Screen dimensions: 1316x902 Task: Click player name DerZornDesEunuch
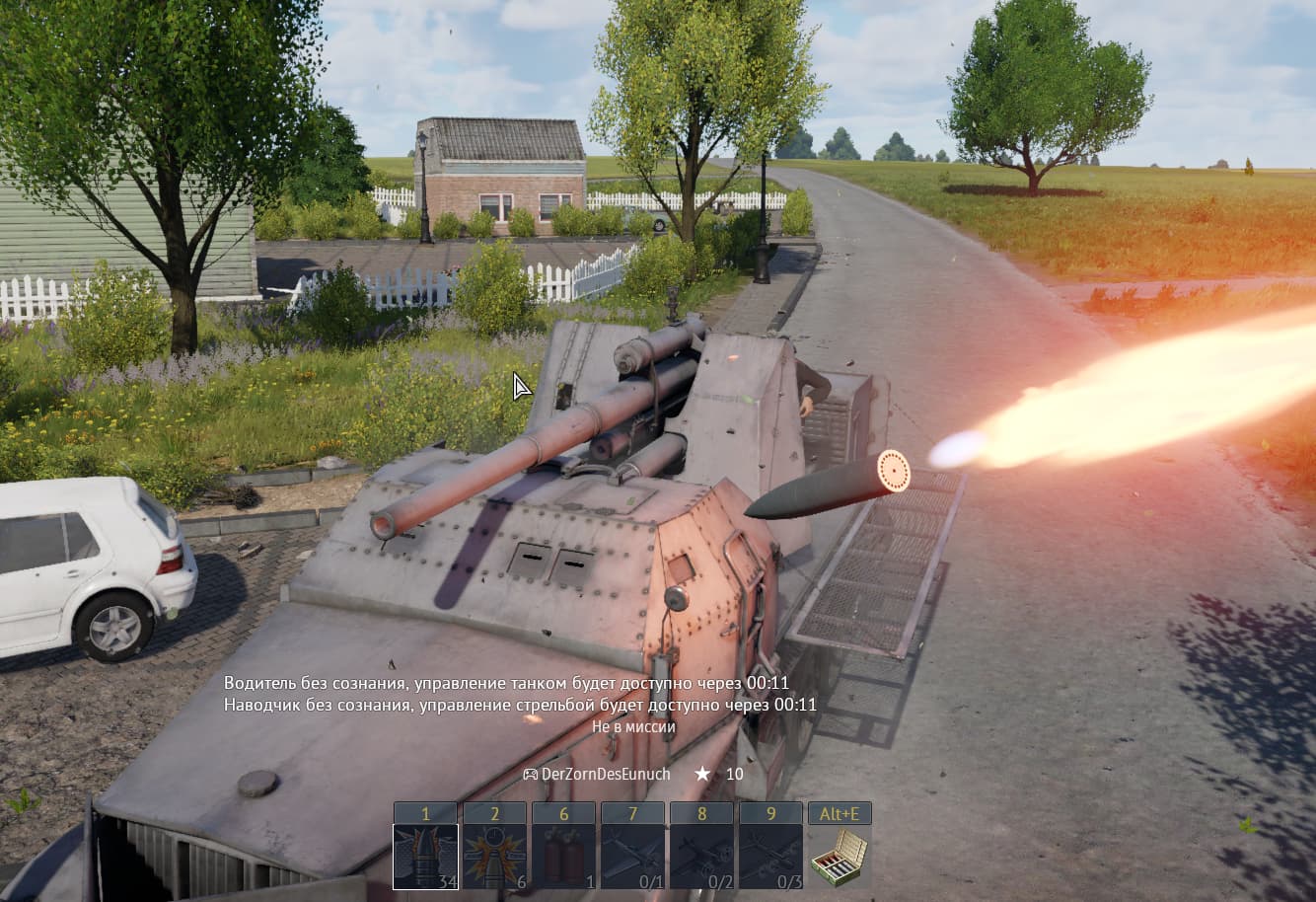[605, 775]
